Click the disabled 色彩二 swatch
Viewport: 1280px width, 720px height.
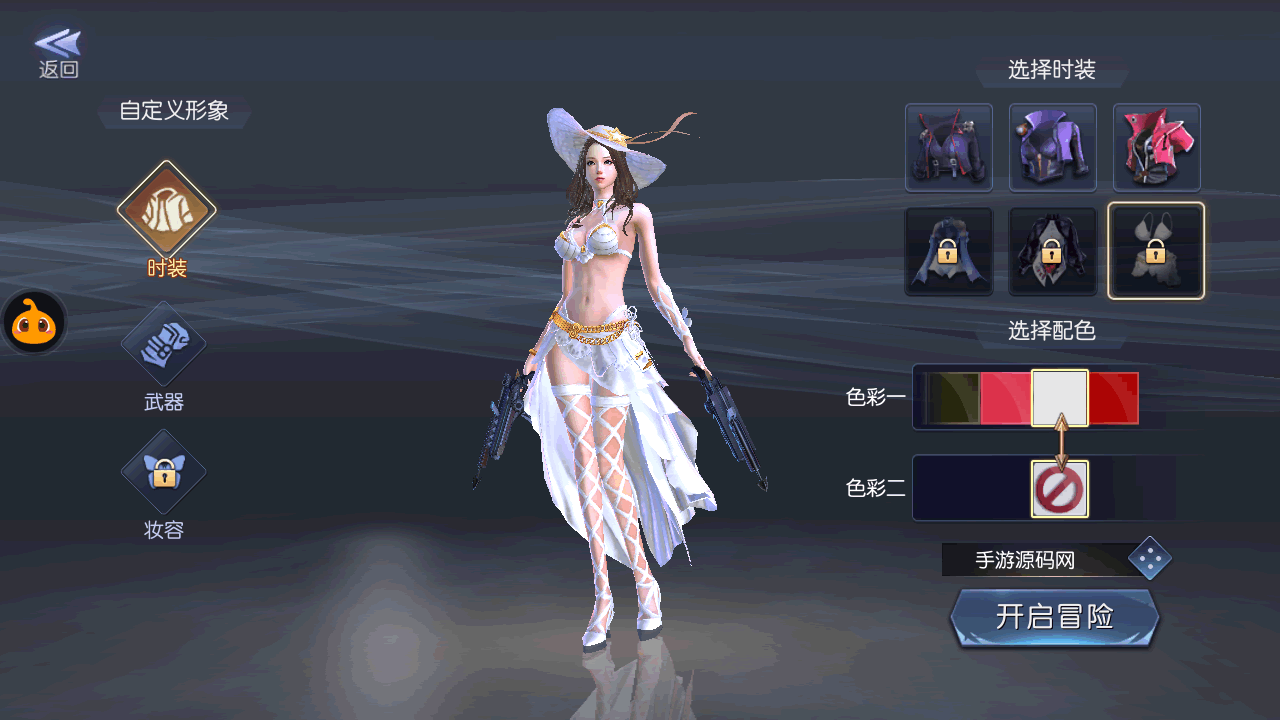coord(1060,489)
